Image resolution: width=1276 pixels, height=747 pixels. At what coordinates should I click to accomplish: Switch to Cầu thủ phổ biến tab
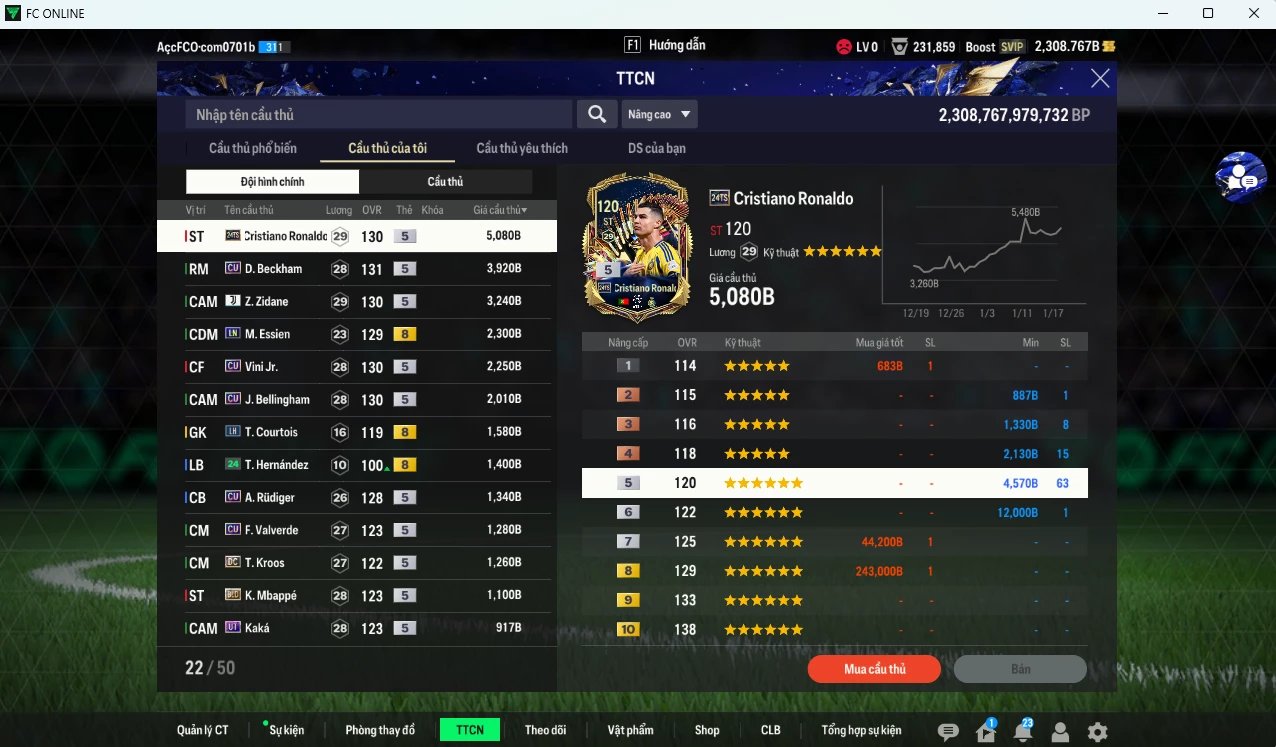(x=252, y=148)
